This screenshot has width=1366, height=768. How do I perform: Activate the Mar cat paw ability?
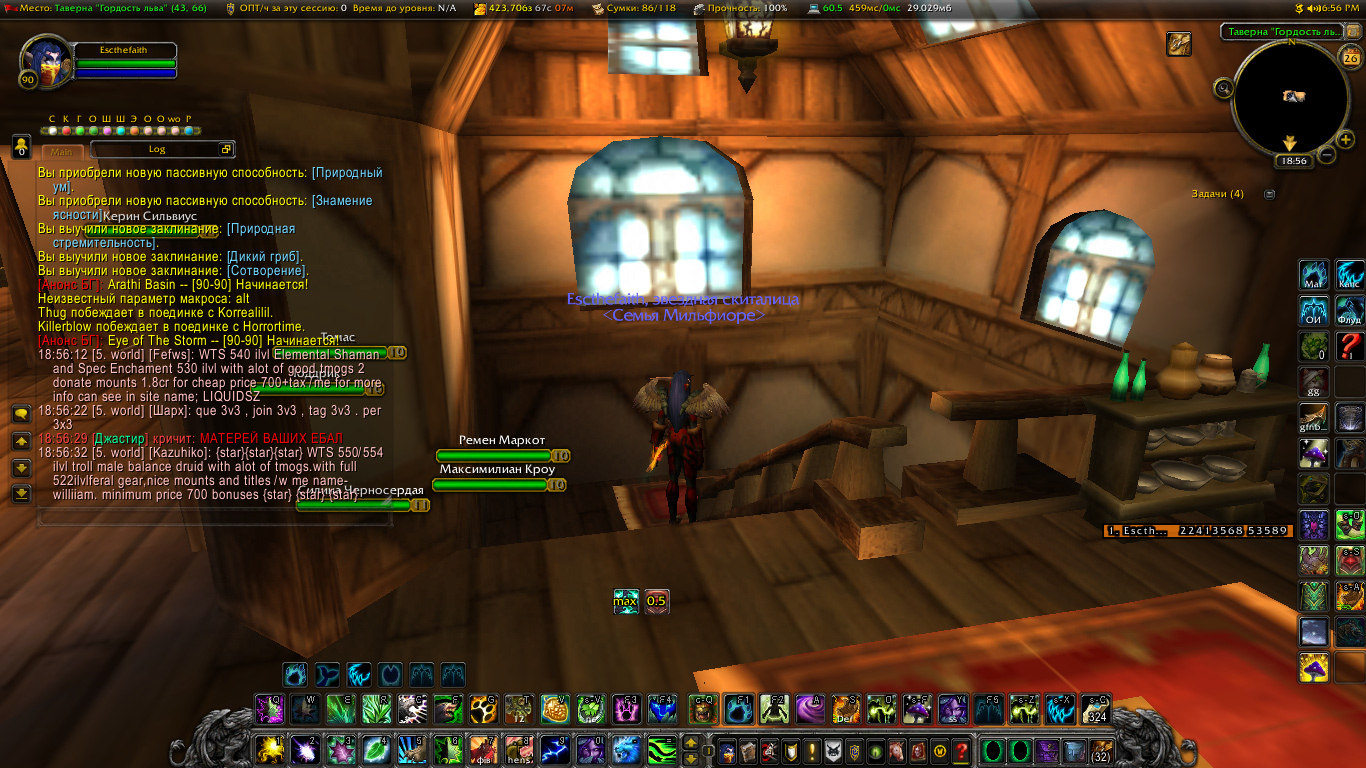1313,275
